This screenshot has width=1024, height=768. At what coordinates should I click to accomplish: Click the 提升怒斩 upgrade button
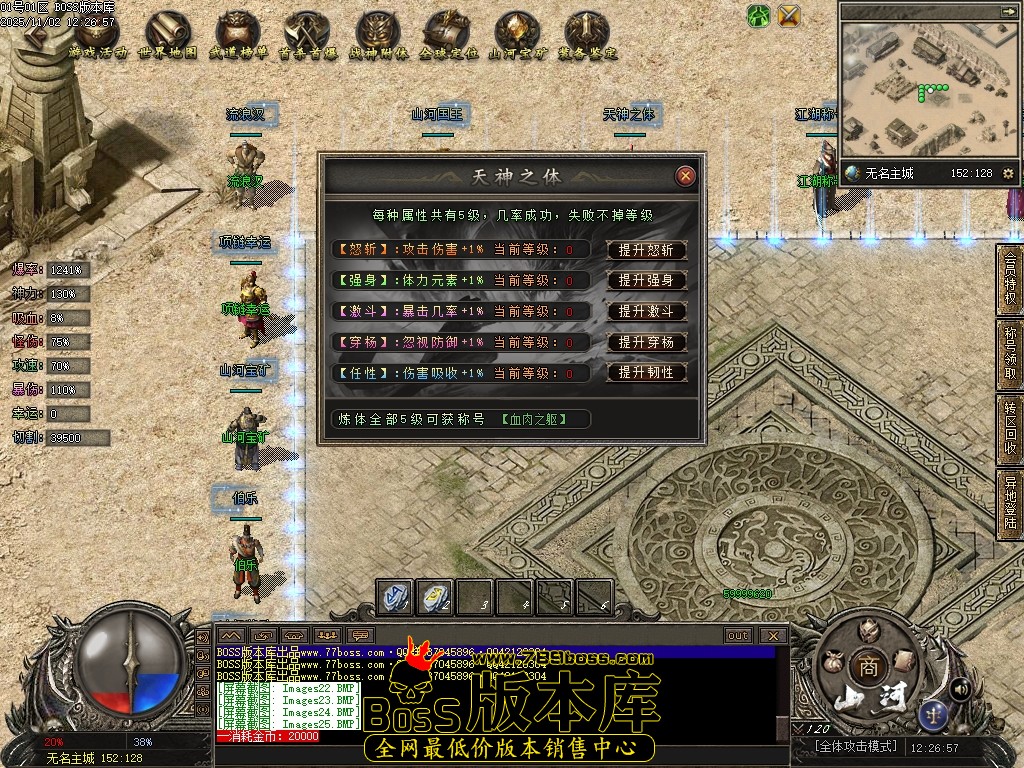646,250
